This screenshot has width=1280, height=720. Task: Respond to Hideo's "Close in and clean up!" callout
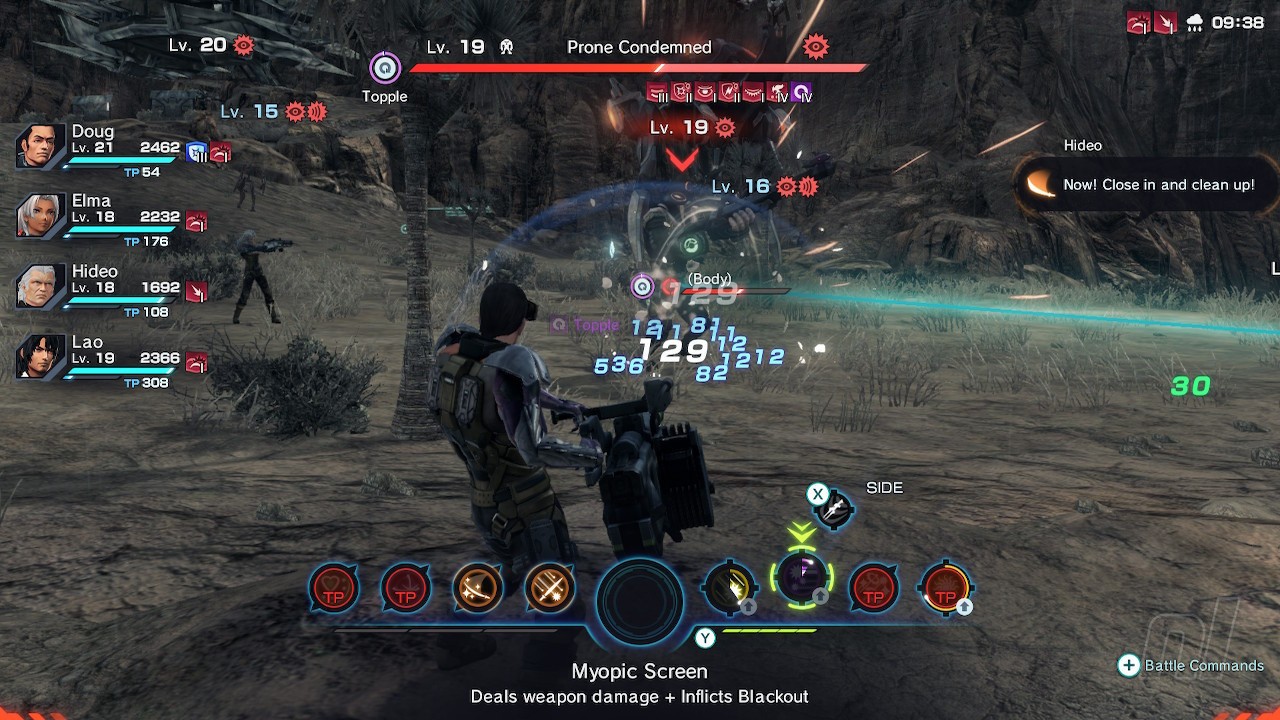[x=1142, y=185]
